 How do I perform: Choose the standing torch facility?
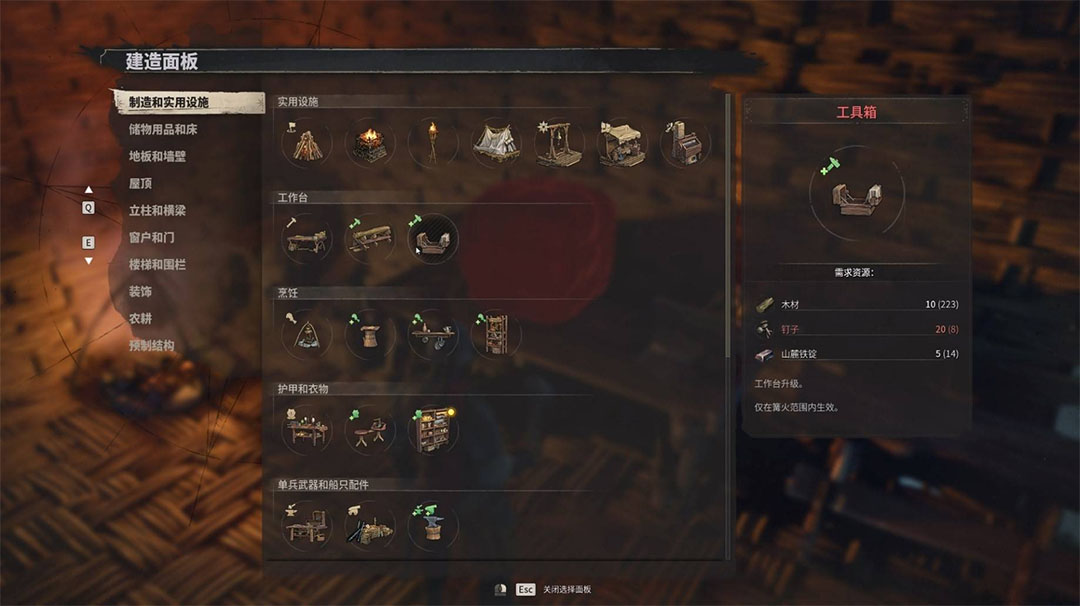point(433,143)
